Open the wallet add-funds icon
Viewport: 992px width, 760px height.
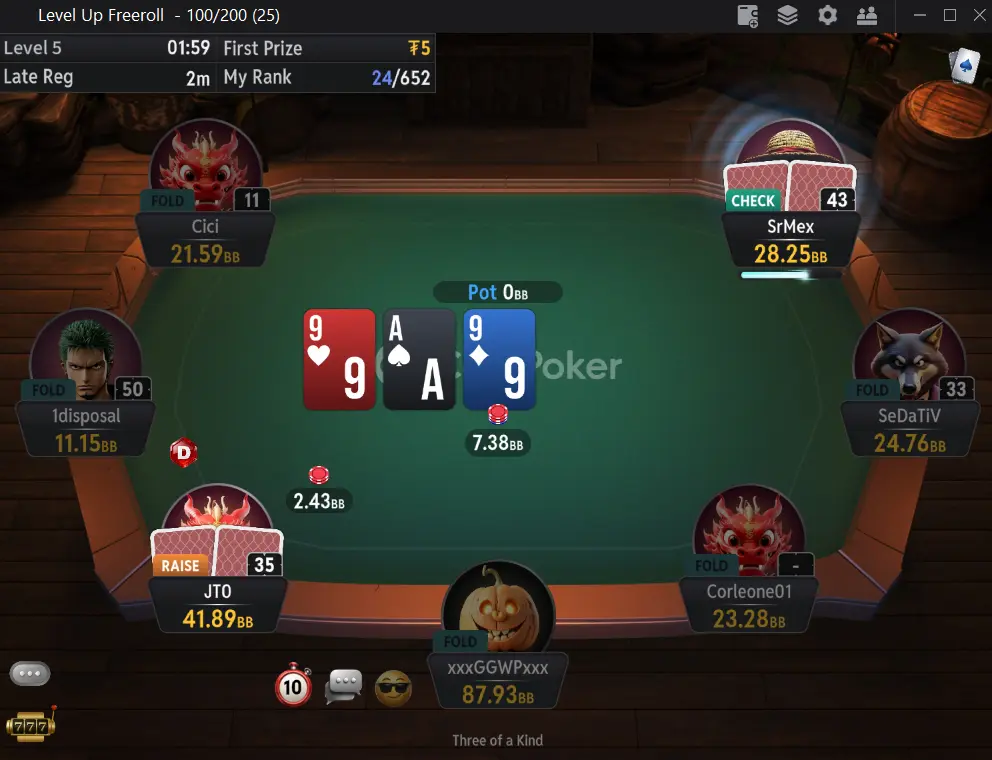click(748, 15)
